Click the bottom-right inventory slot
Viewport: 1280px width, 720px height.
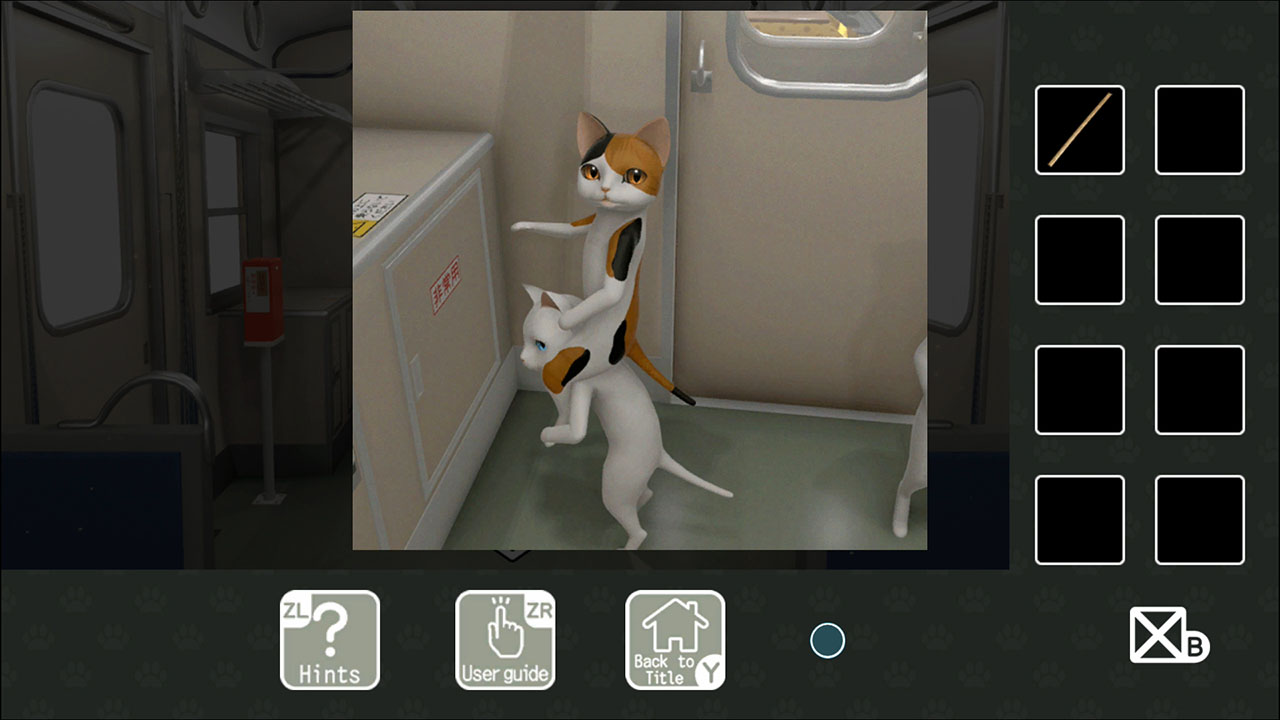pyautogui.click(x=1199, y=520)
